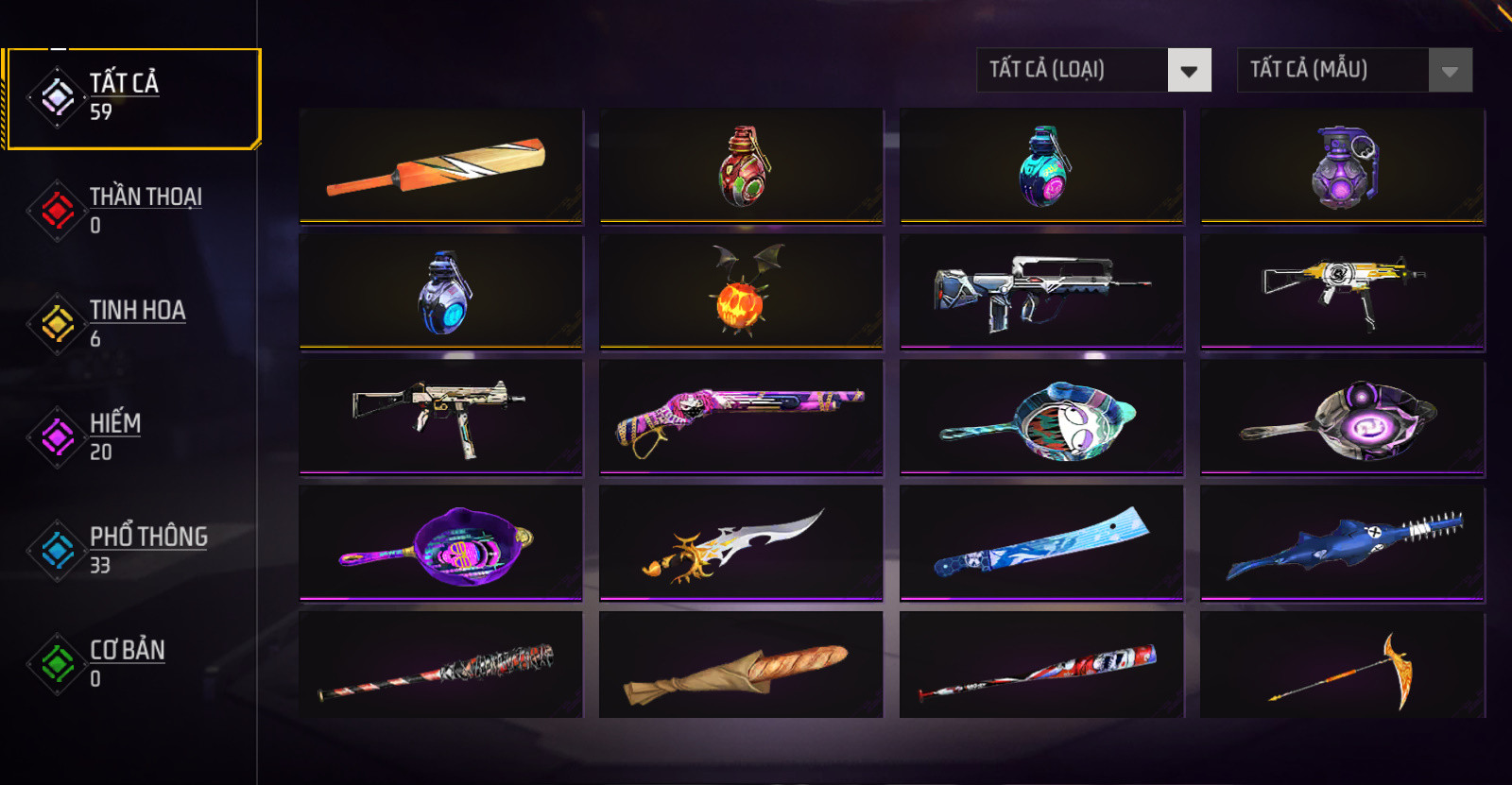Choose the golden curved scimitar skin

[741, 542]
